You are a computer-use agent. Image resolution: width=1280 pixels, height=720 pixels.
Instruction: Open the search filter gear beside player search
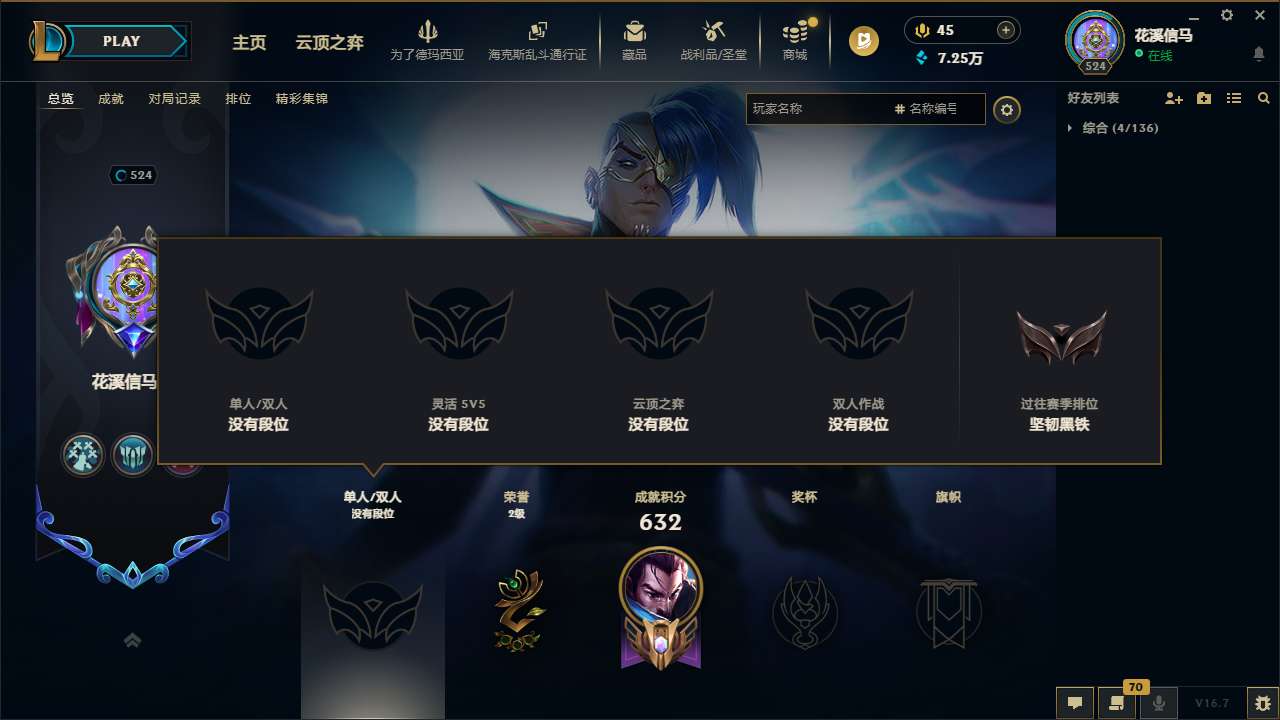1007,109
